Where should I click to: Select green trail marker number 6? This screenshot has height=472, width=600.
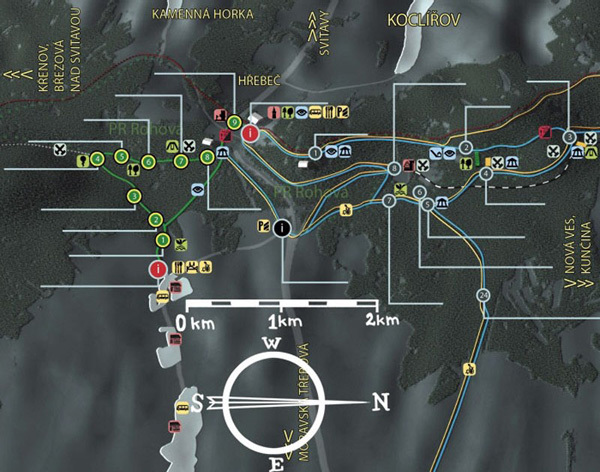(148, 162)
